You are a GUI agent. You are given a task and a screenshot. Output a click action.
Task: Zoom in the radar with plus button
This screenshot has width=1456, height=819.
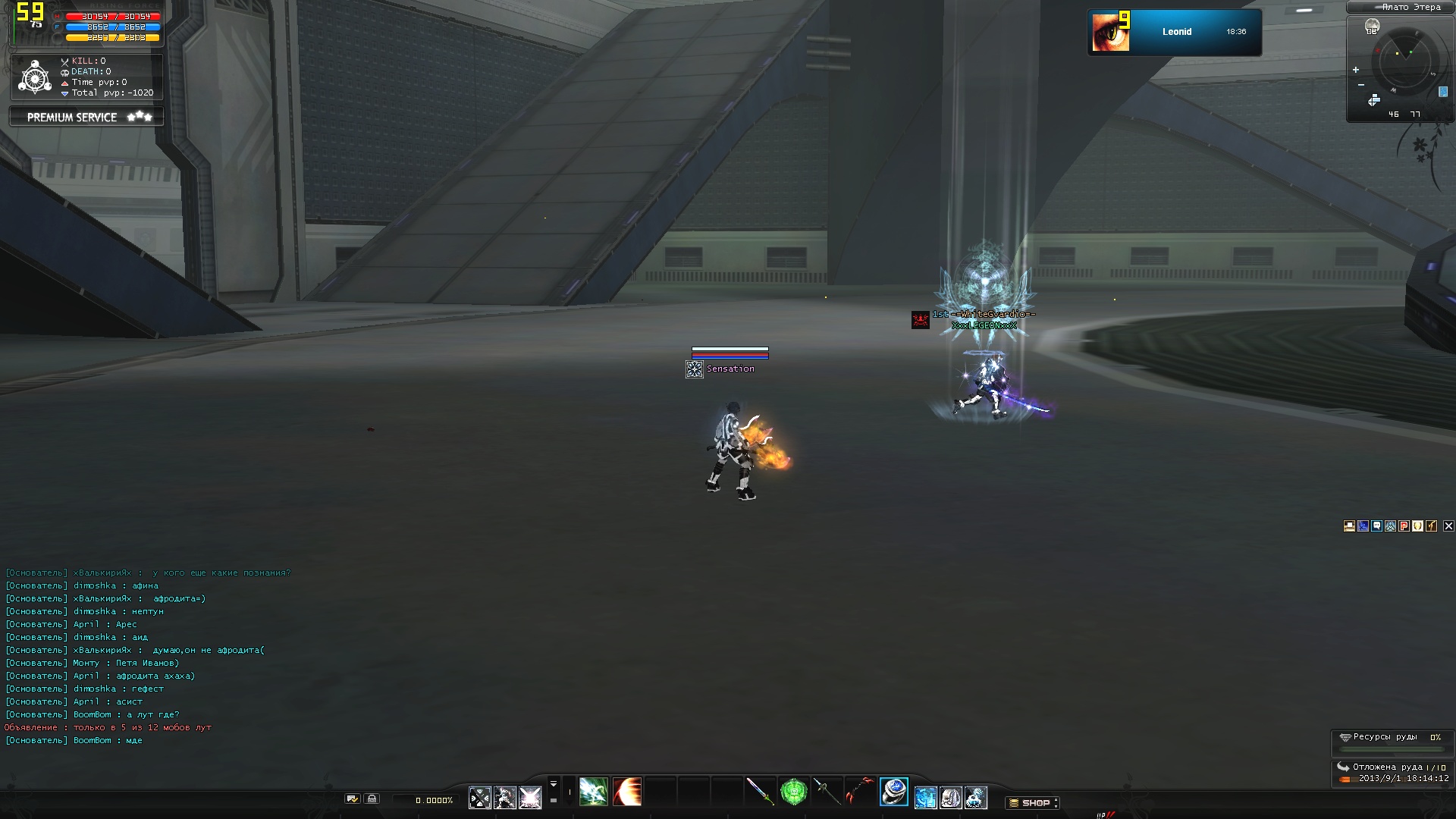pos(1356,70)
